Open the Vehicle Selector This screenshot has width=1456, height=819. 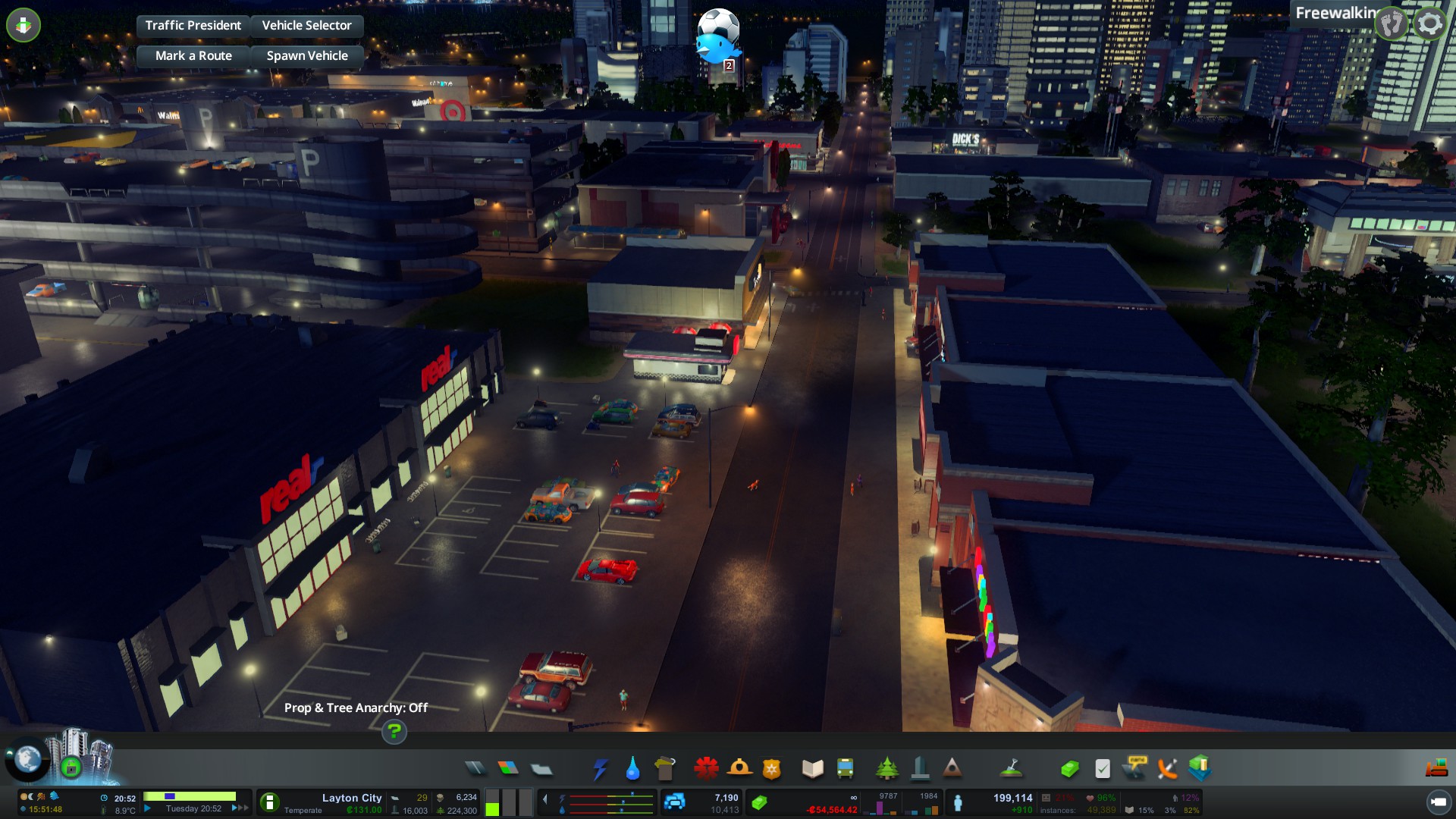pos(306,26)
